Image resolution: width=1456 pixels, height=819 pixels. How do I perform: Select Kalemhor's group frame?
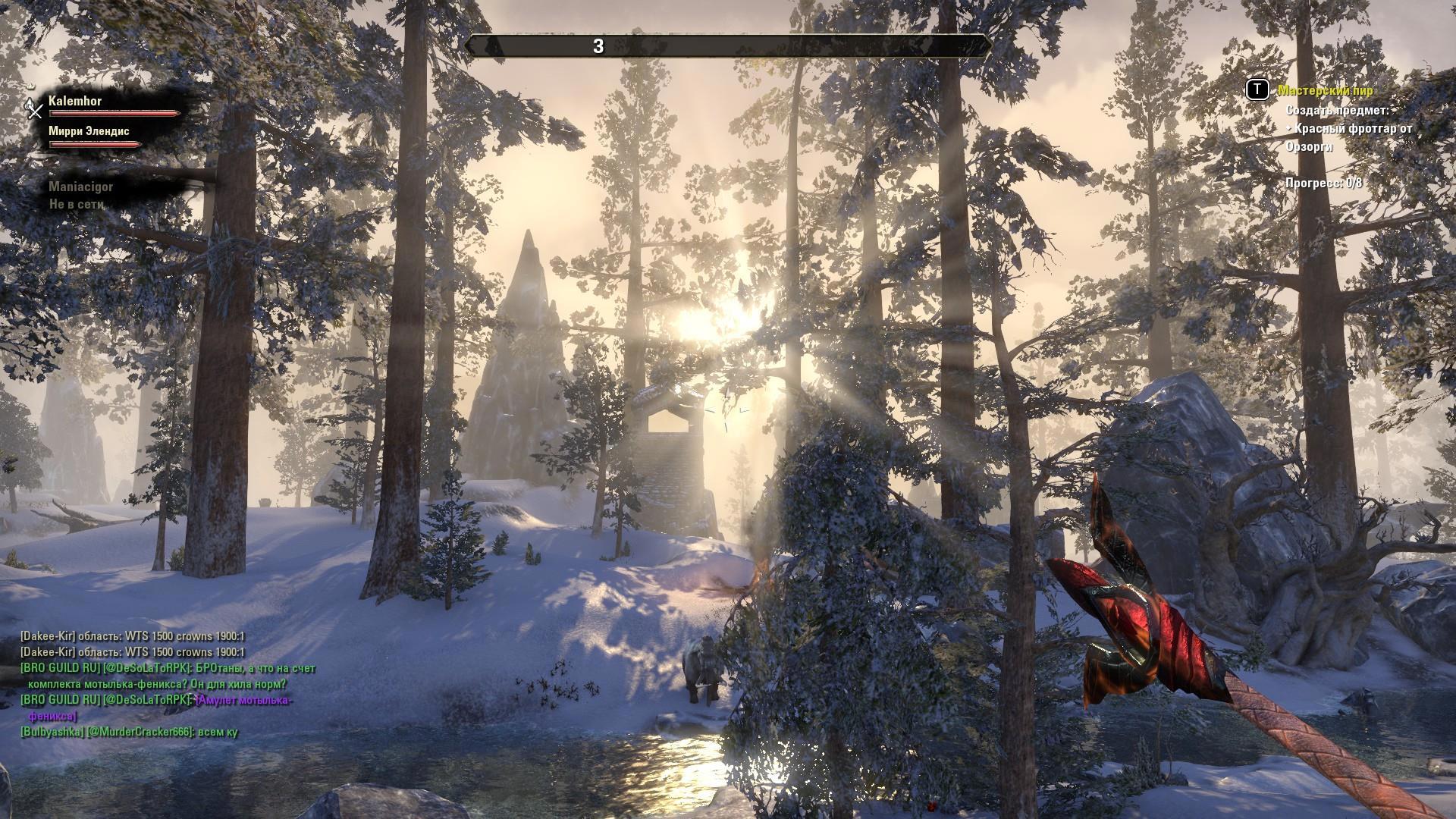point(76,101)
